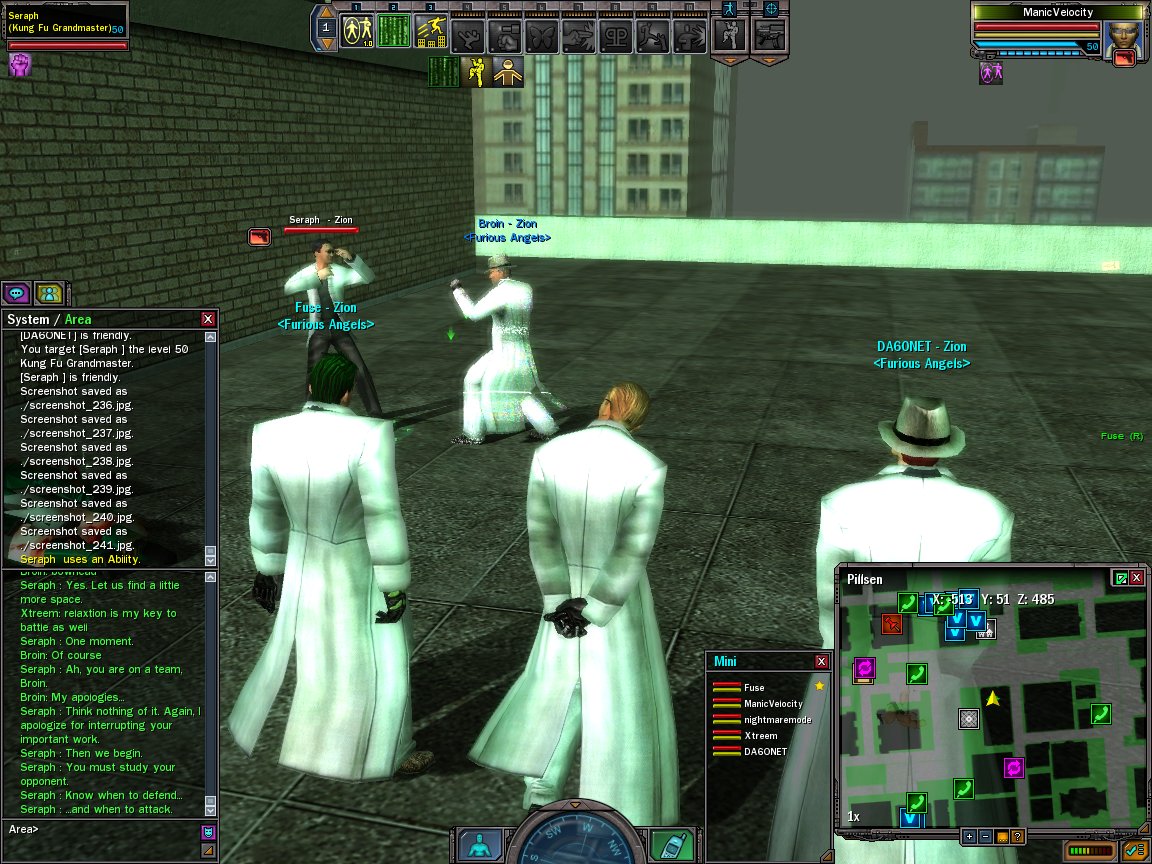The height and width of the screenshot is (864, 1152).
Task: Open the map help question mark button
Action: (1017, 836)
